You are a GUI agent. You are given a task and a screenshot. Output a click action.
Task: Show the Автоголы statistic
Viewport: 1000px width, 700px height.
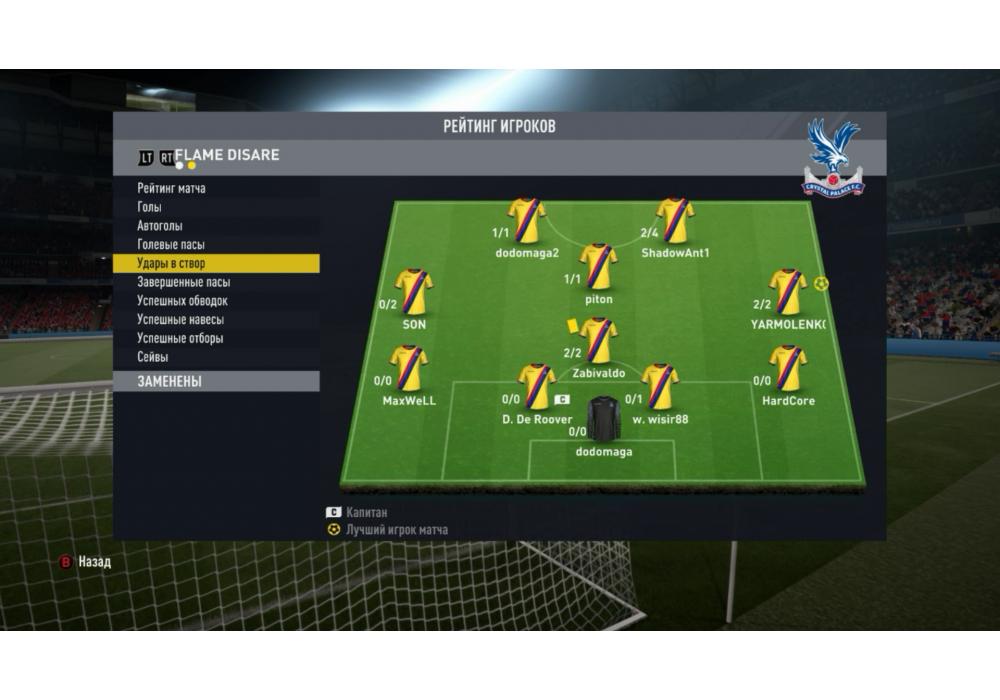click(160, 226)
